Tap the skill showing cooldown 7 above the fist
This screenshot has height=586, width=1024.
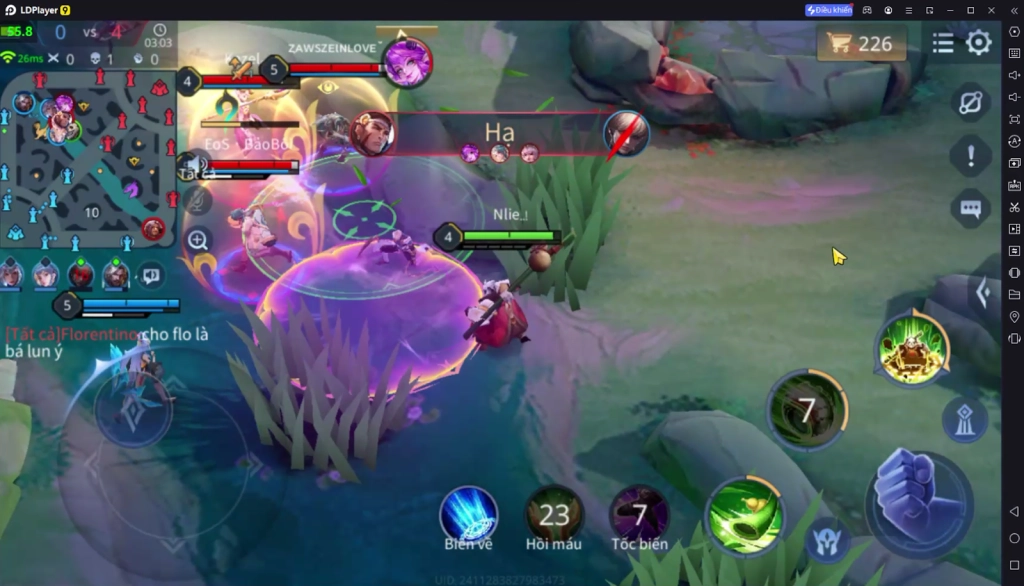coord(806,409)
